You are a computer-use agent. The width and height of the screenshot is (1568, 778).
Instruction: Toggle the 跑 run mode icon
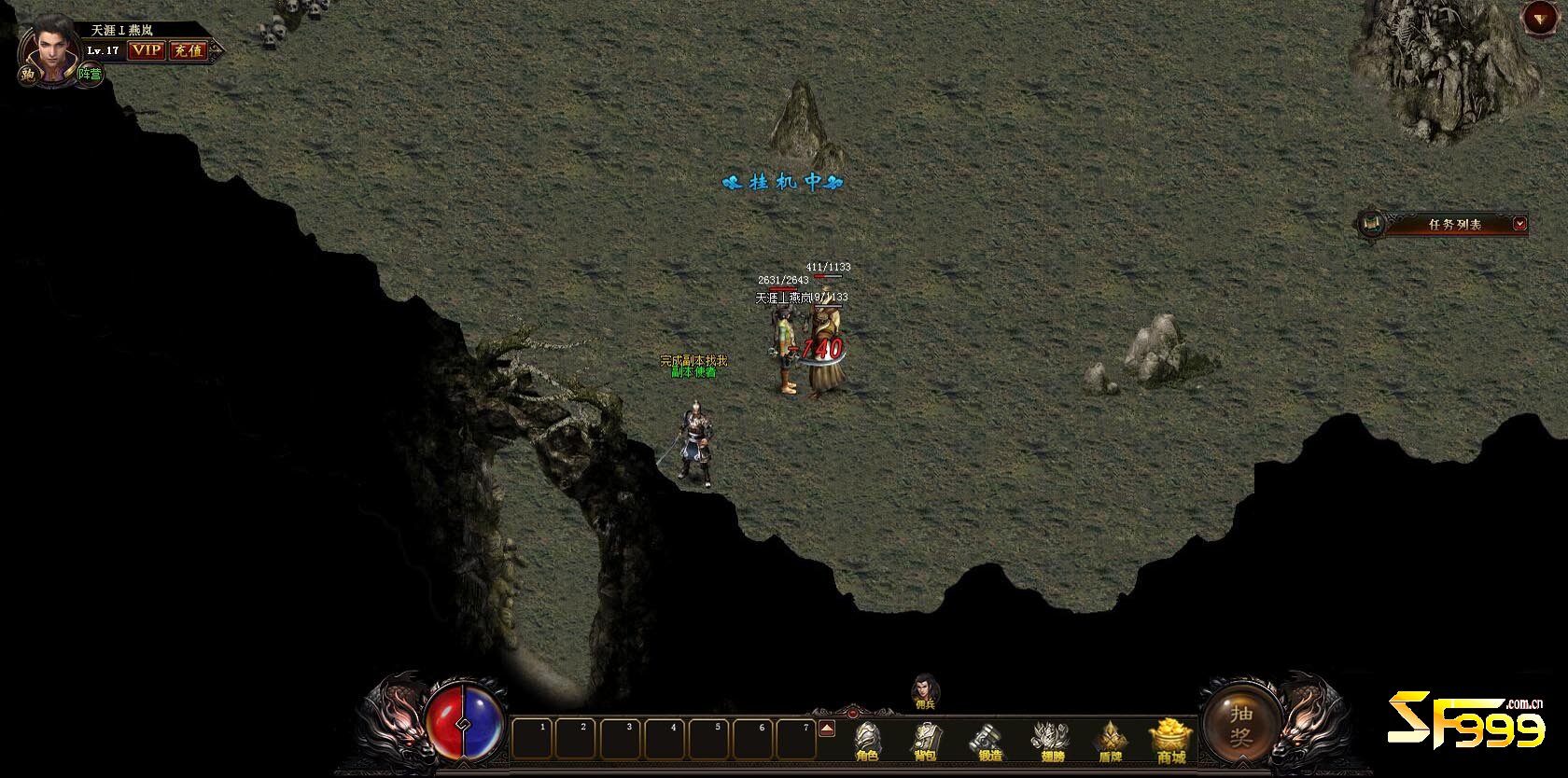pos(29,75)
